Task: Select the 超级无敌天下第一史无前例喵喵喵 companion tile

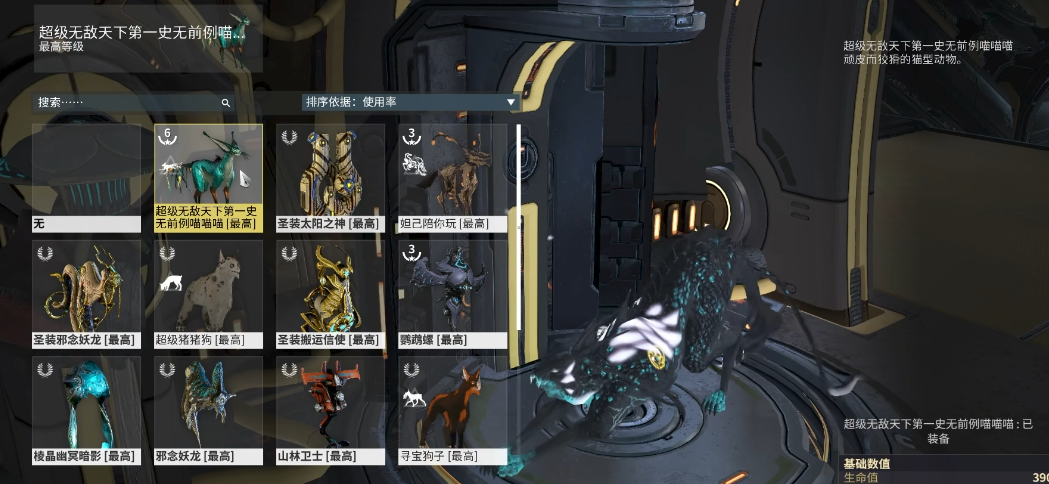Action: pos(208,177)
